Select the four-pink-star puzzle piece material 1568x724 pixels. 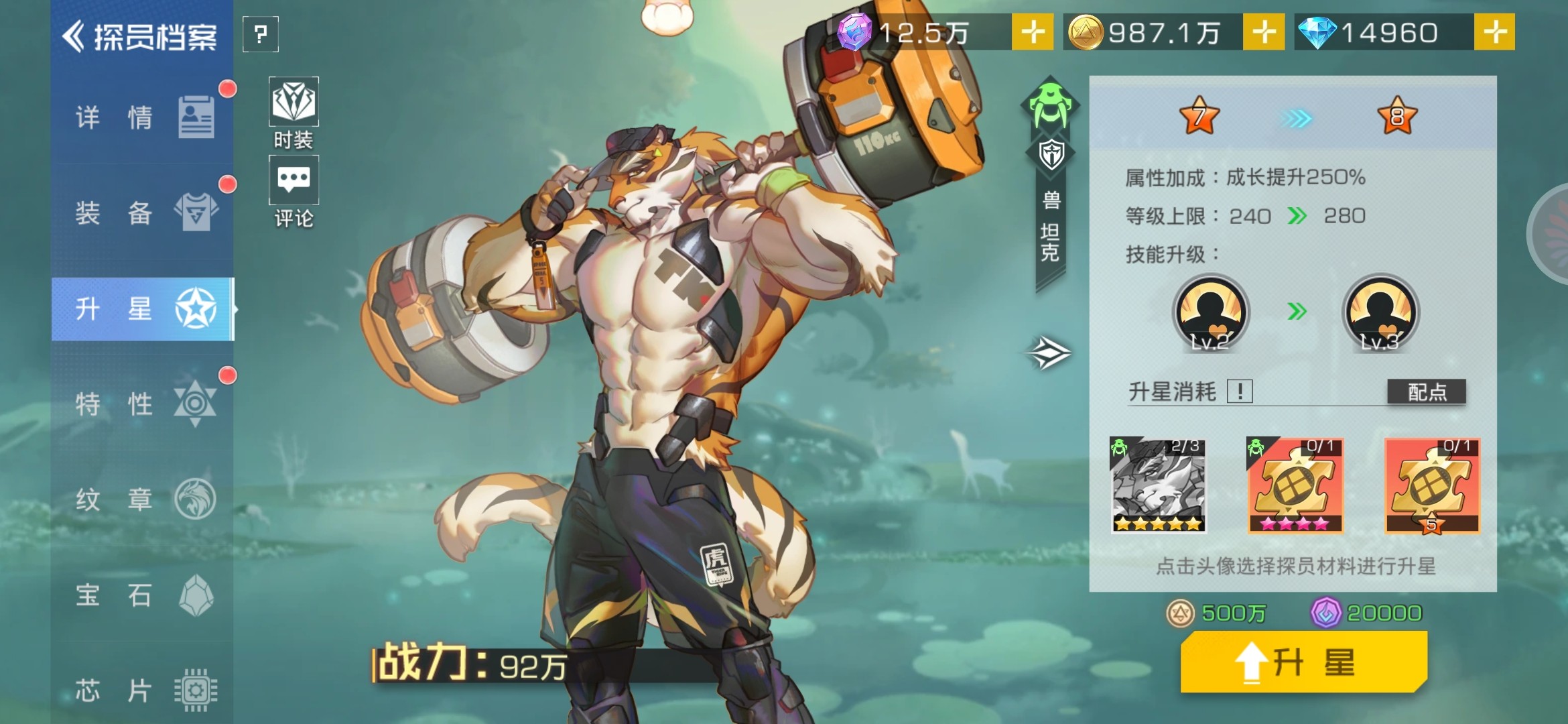pyautogui.click(x=1295, y=486)
